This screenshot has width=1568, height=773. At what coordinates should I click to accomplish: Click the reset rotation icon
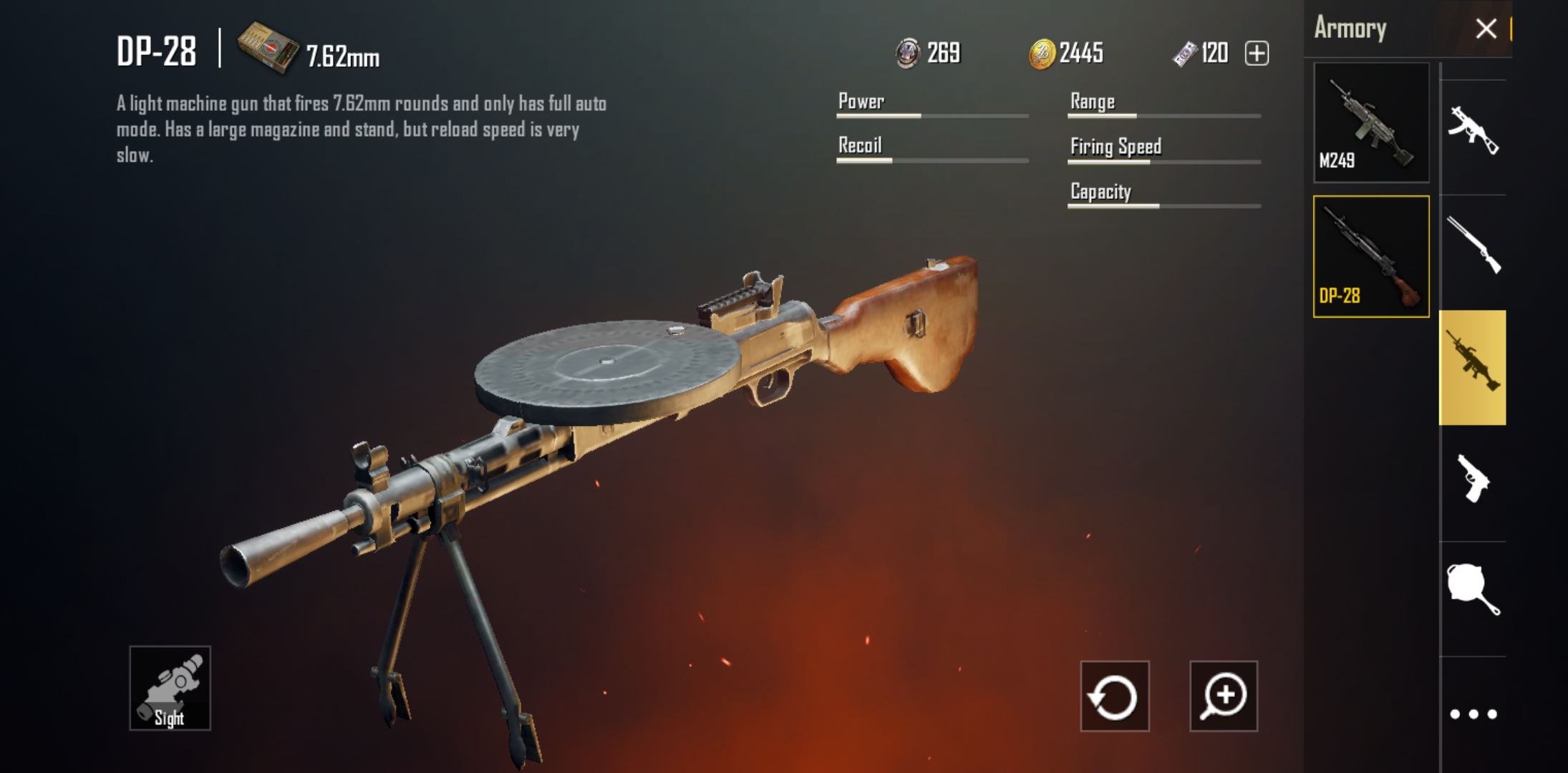[1114, 697]
